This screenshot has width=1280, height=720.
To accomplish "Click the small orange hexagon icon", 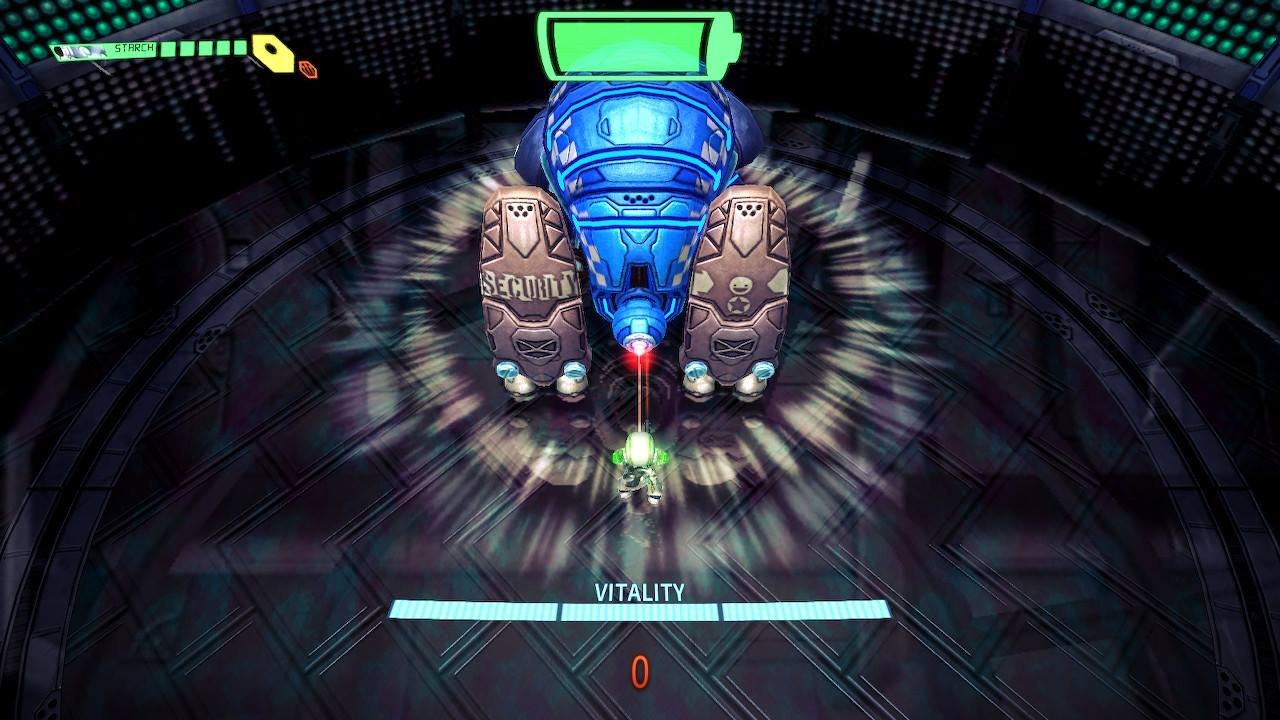I will click(308, 69).
